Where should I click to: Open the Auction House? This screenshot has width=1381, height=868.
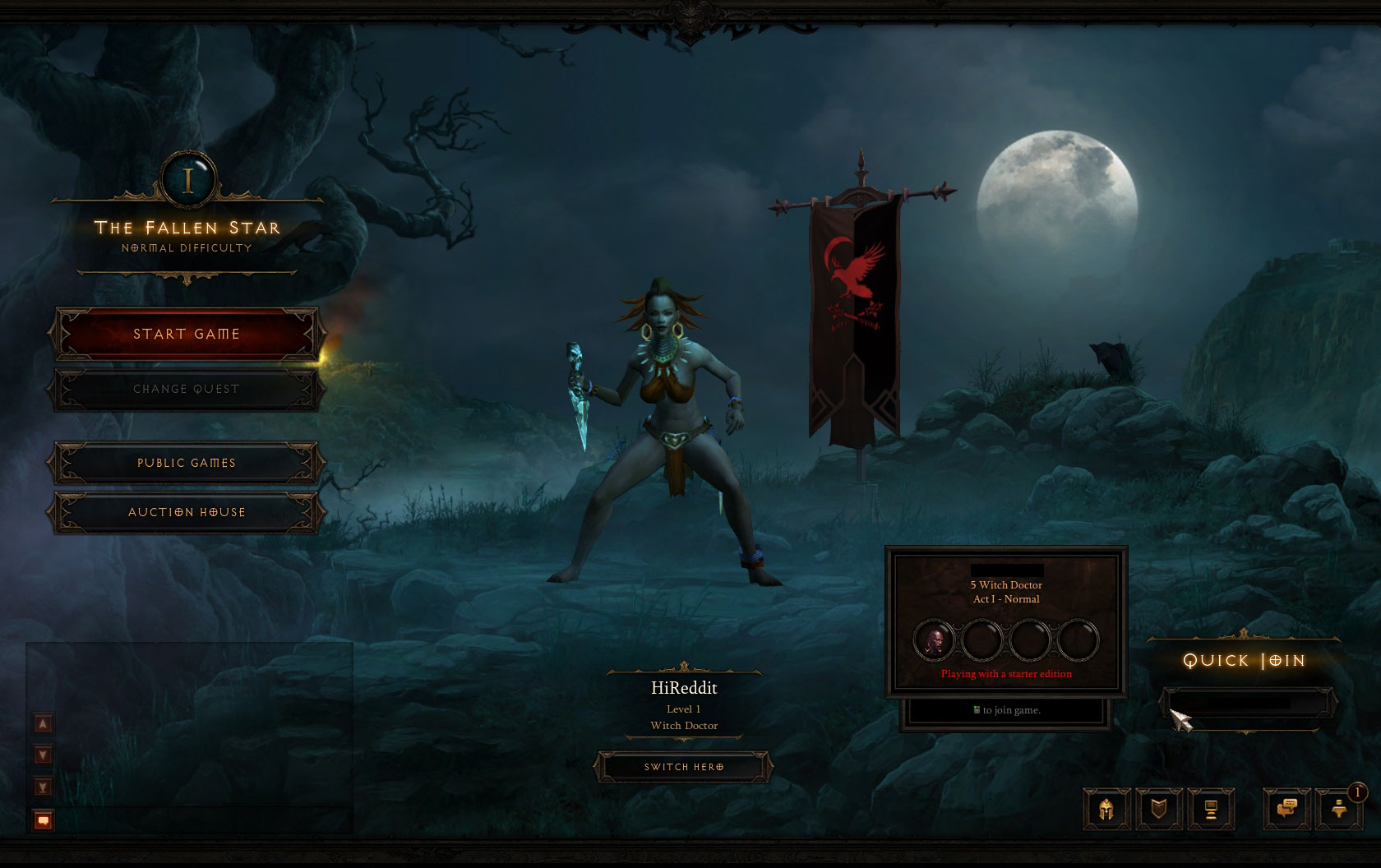[187, 512]
